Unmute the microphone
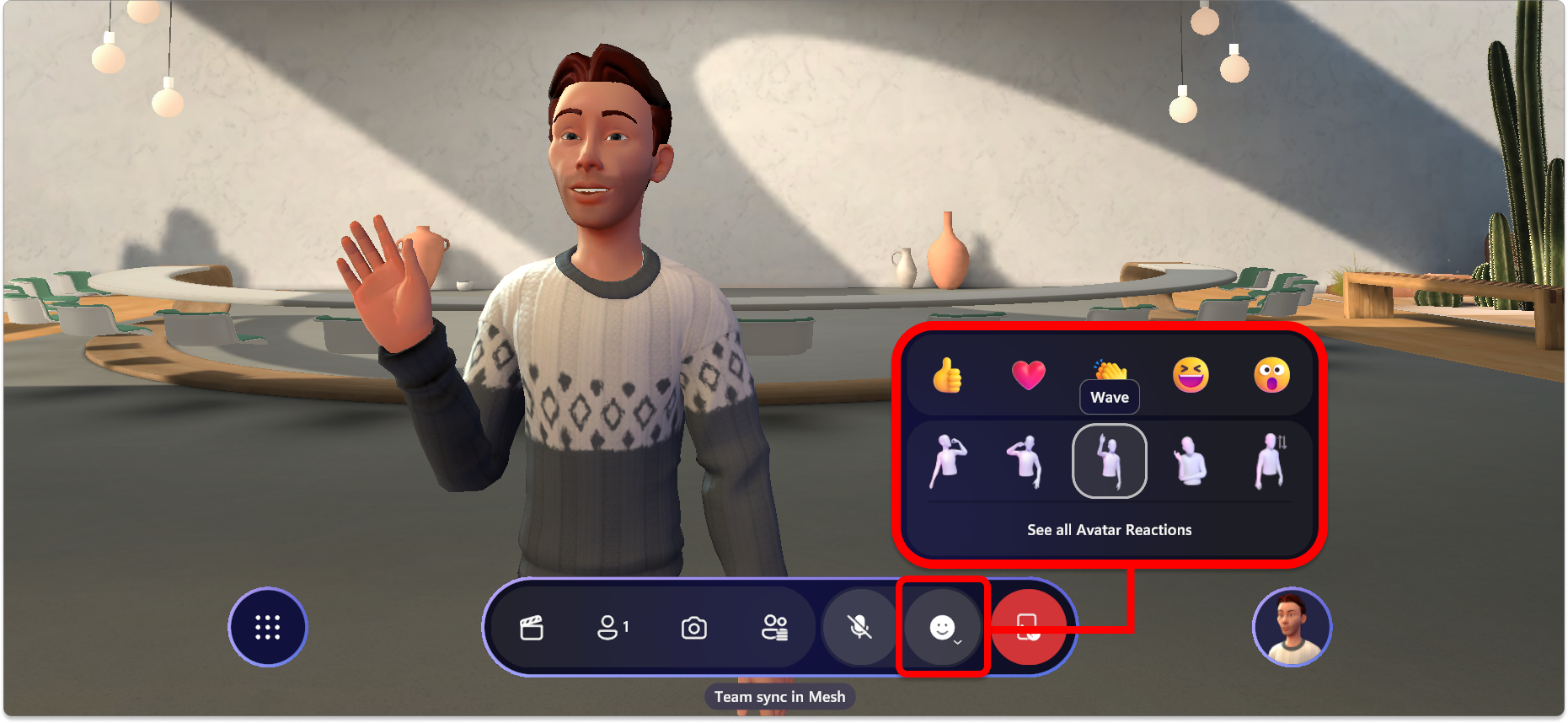1568x723 pixels. pos(859,627)
